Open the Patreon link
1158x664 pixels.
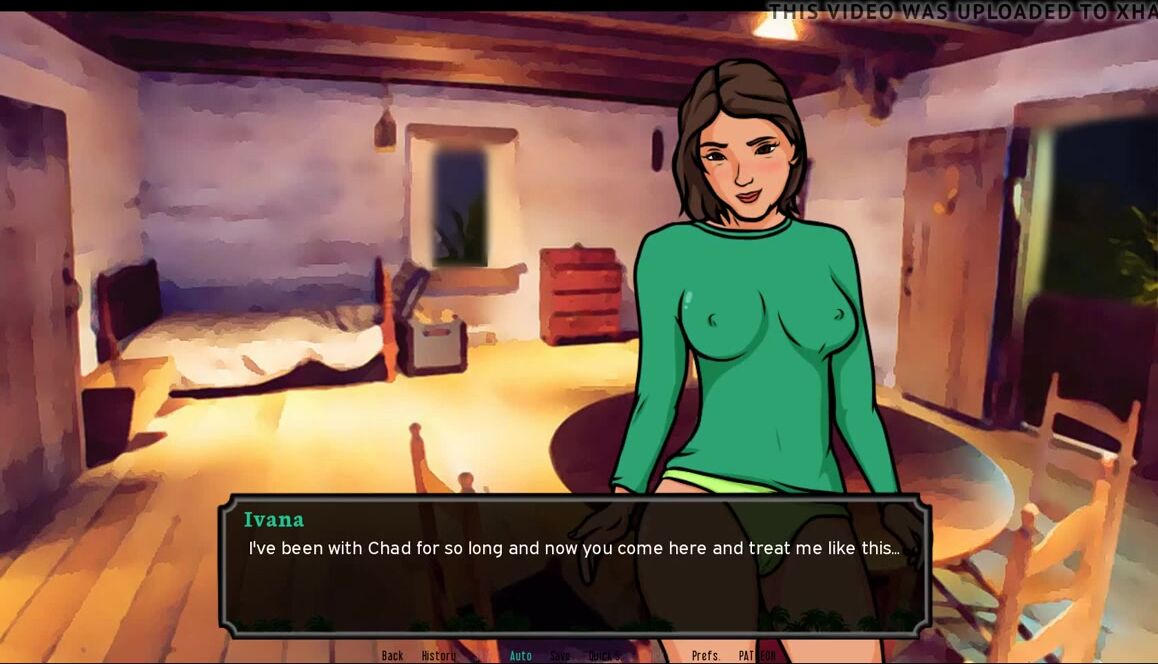[x=757, y=656]
